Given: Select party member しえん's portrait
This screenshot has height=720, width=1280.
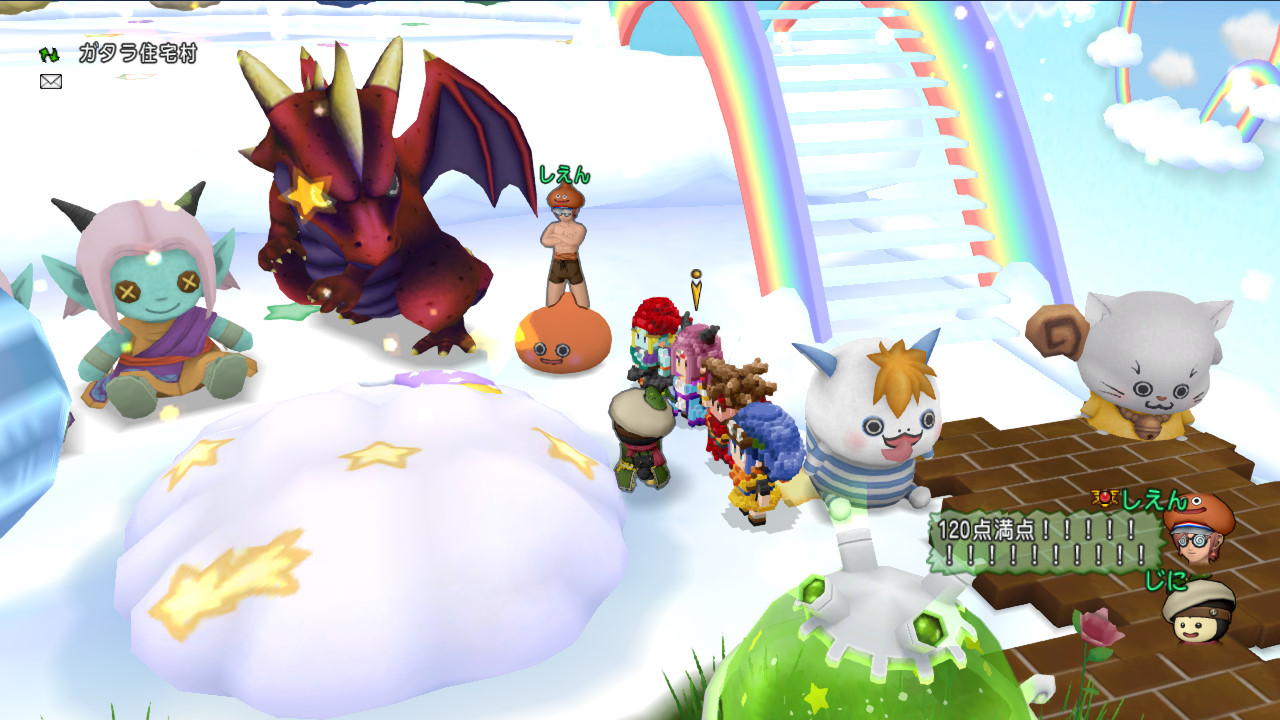Looking at the screenshot, I should (x=1198, y=528).
